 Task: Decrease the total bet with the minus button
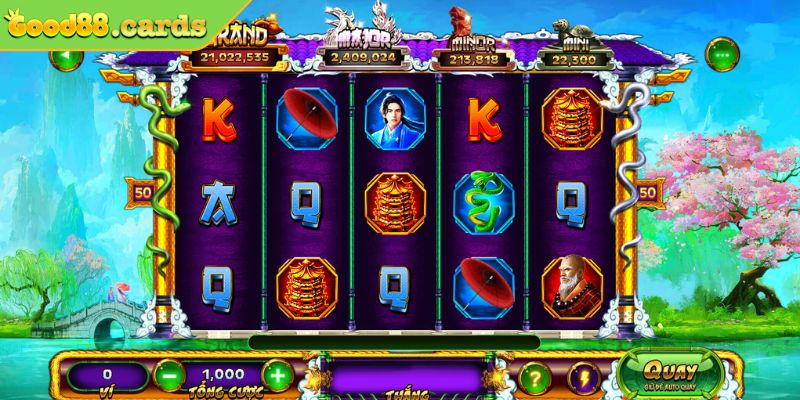coord(167,377)
